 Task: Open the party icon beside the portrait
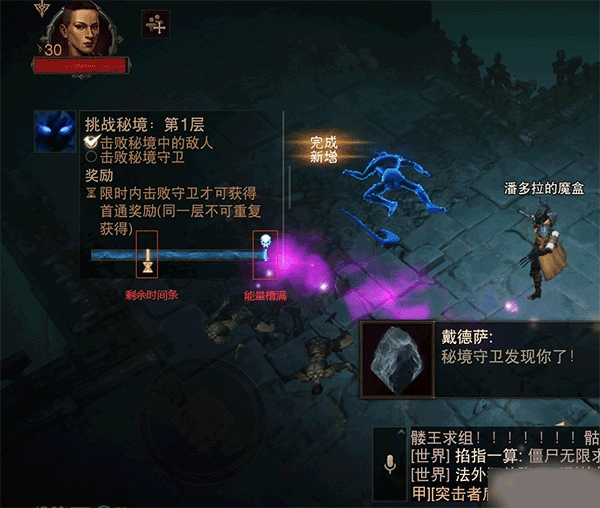coord(155,24)
